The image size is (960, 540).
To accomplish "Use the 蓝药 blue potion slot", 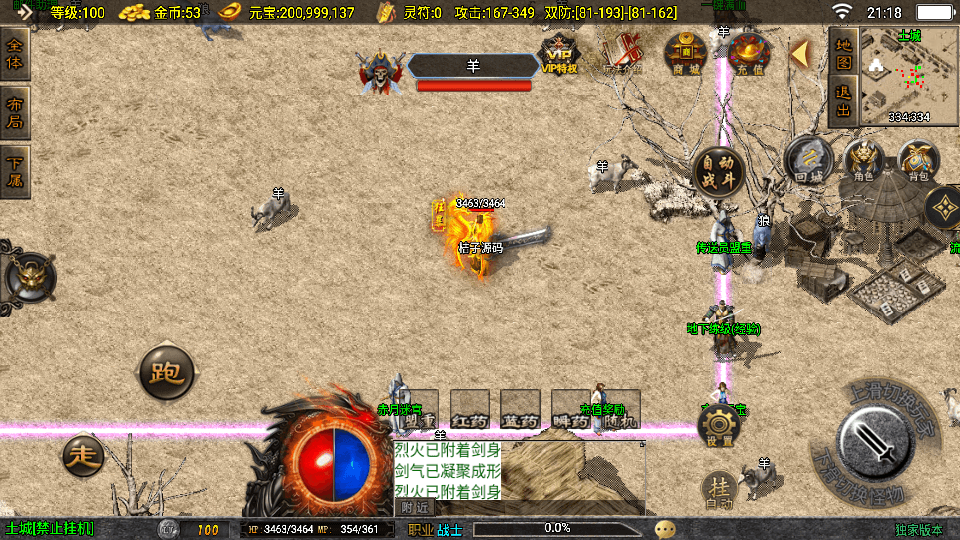I will tap(520, 410).
